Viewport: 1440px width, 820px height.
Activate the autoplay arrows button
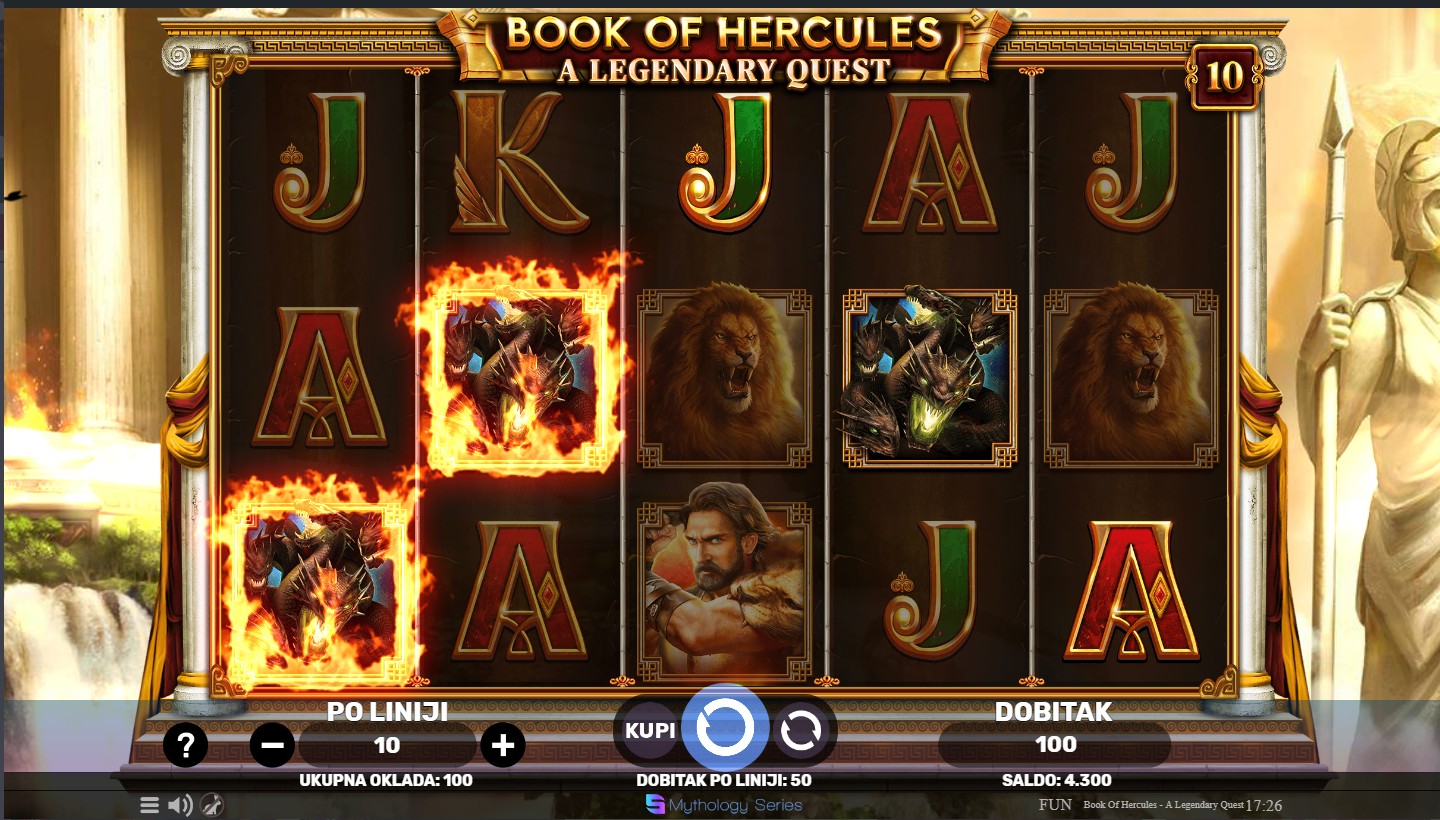[x=800, y=731]
